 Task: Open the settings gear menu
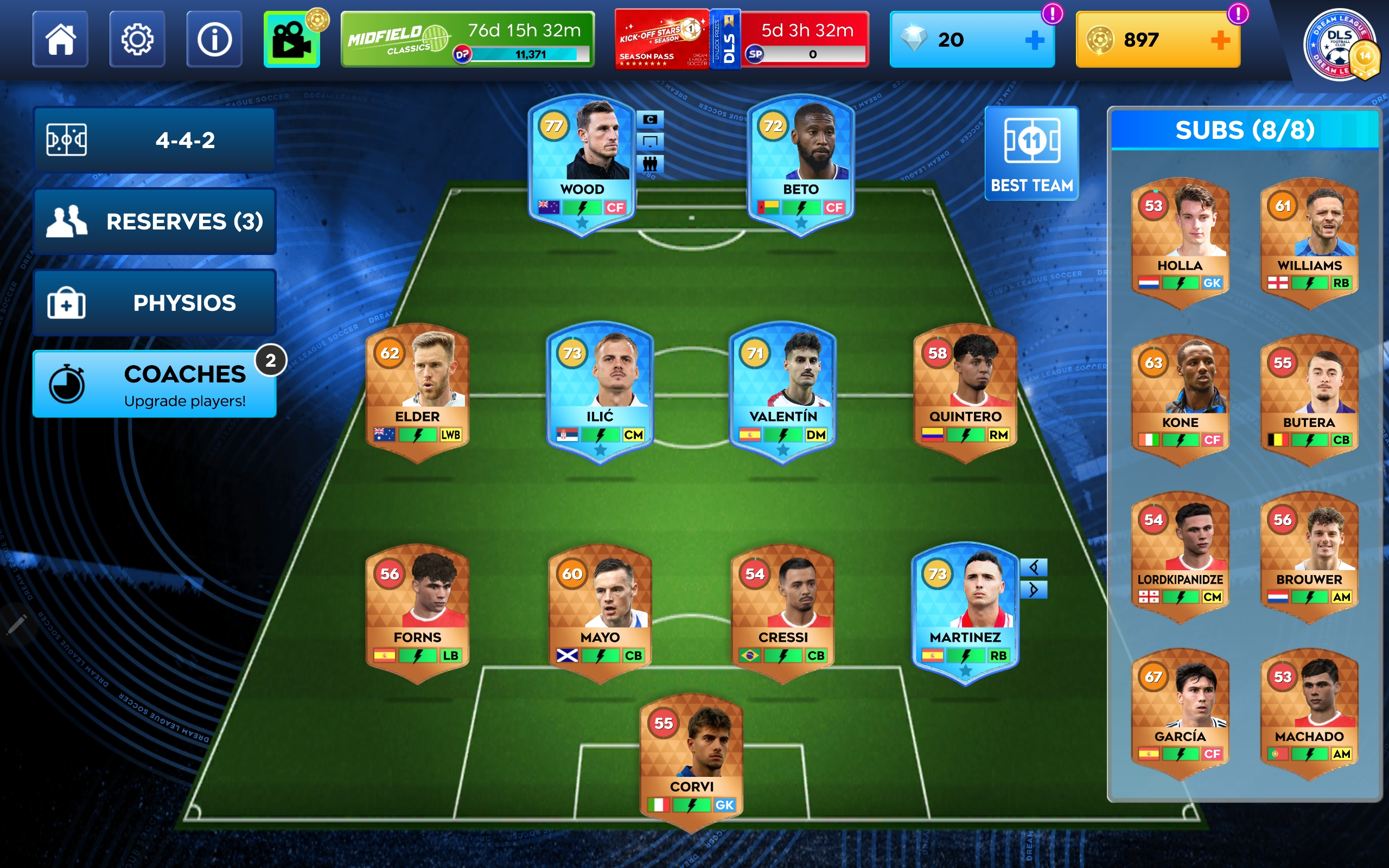(x=137, y=40)
